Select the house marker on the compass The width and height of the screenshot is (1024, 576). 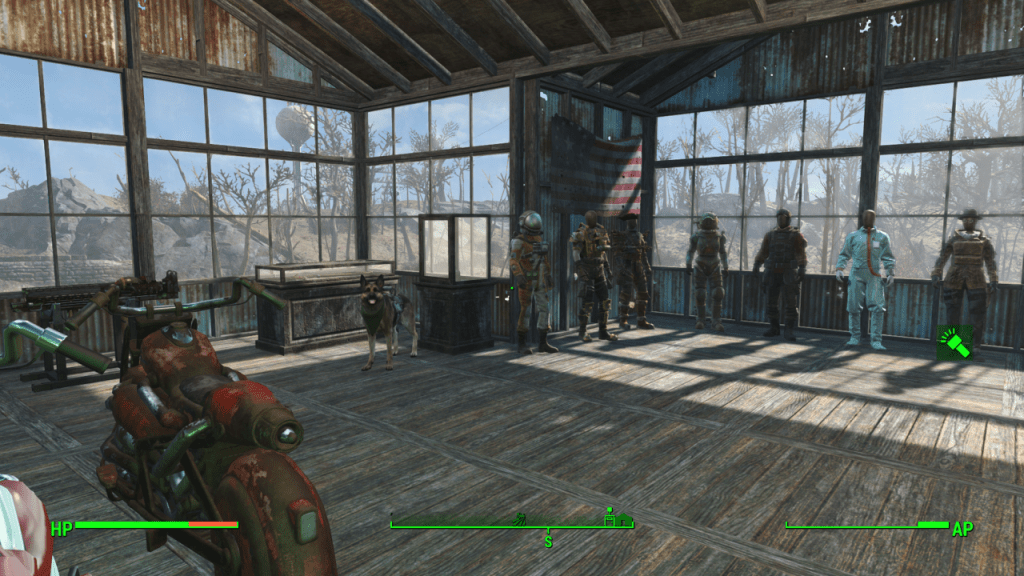625,520
